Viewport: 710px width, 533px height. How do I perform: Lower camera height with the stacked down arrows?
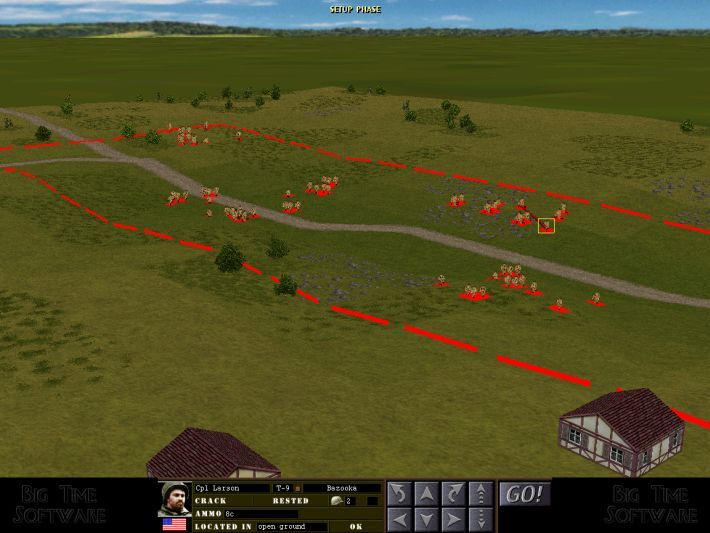coord(481,519)
